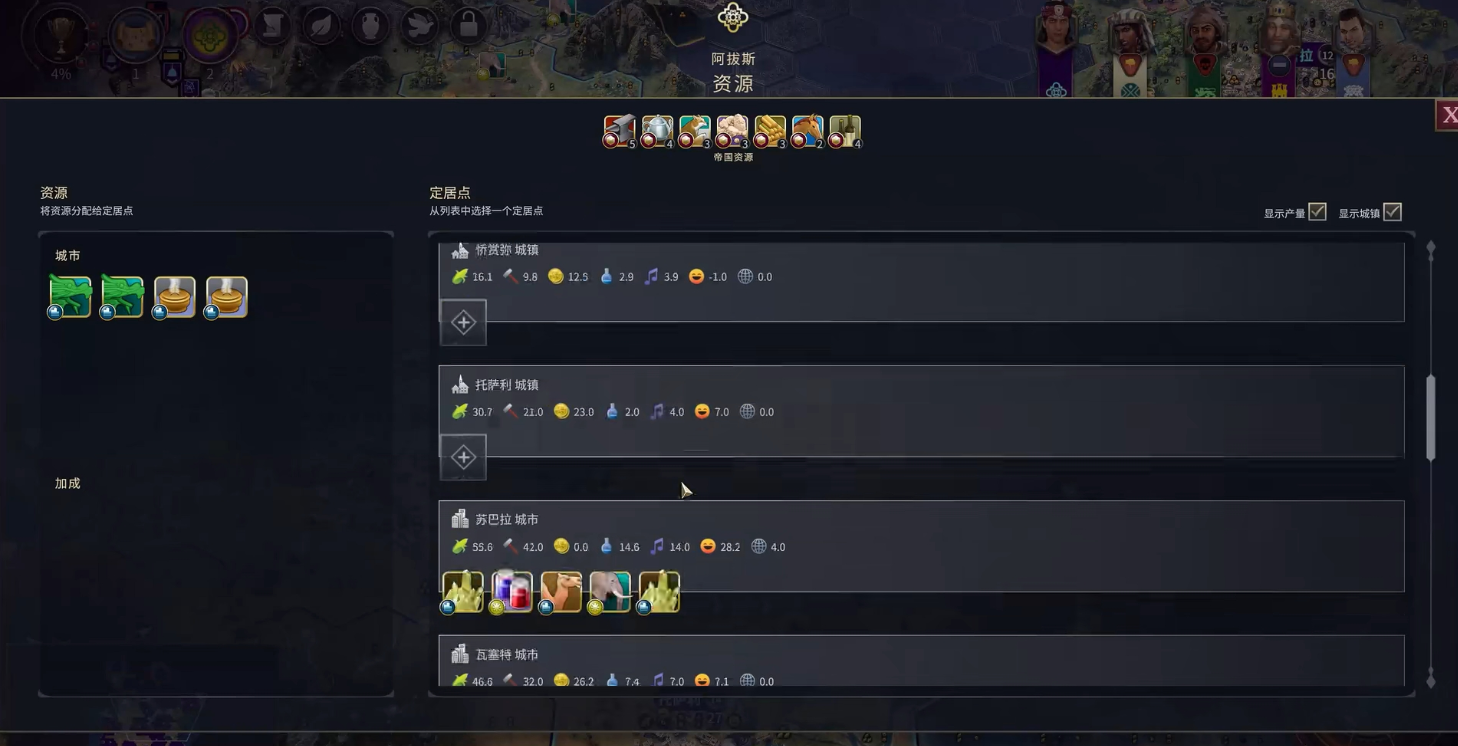Close the 资源 screen with the X
This screenshot has height=746, width=1458.
[1450, 113]
